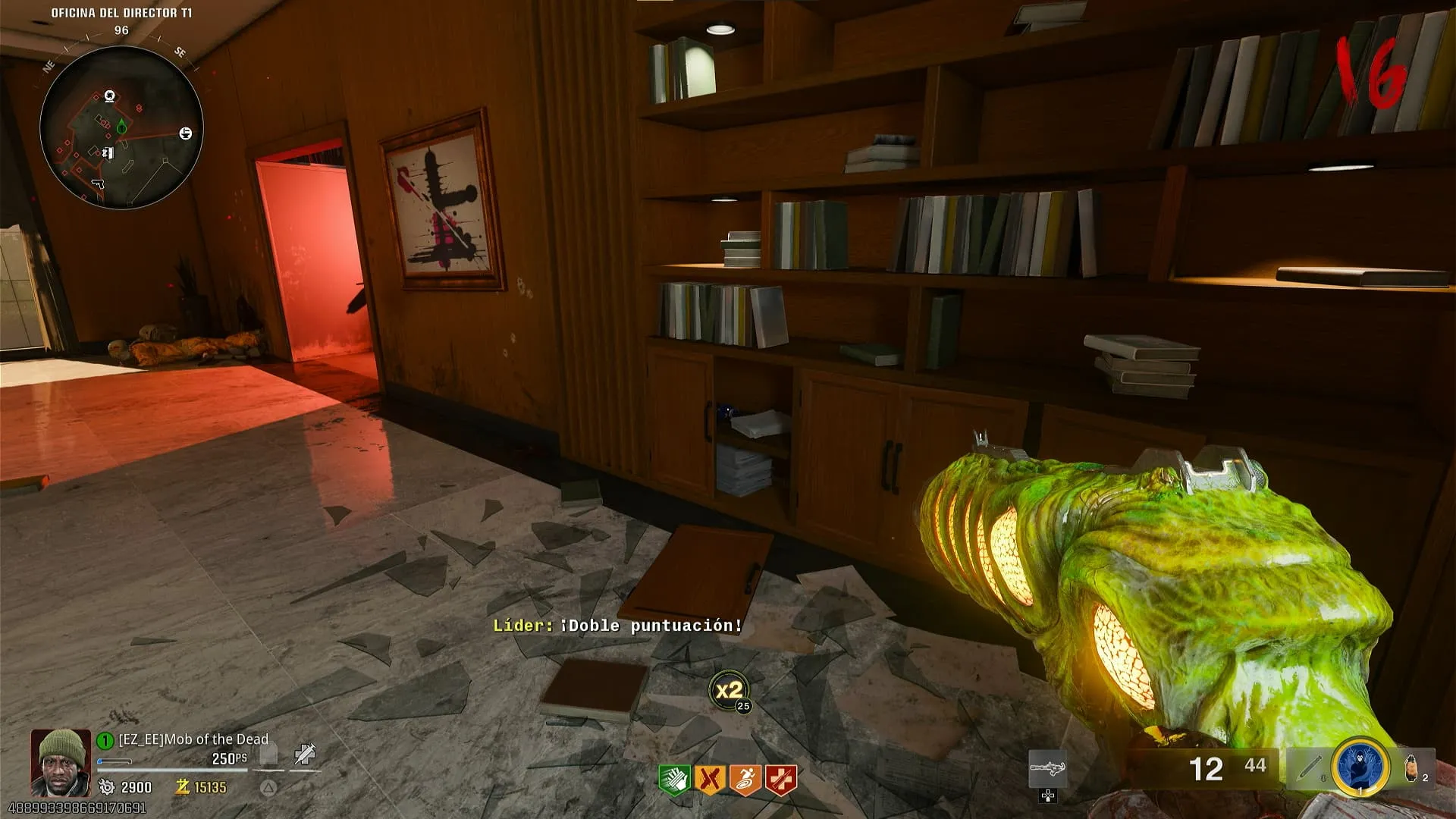Viewport: 1456px width, 819px height.
Task: Select the weapon silhouette slot icon
Action: pos(1047,770)
